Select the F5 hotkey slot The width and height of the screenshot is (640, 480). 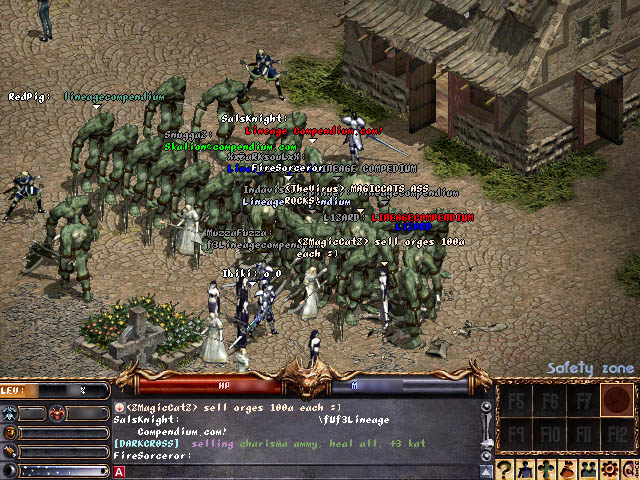pos(516,401)
